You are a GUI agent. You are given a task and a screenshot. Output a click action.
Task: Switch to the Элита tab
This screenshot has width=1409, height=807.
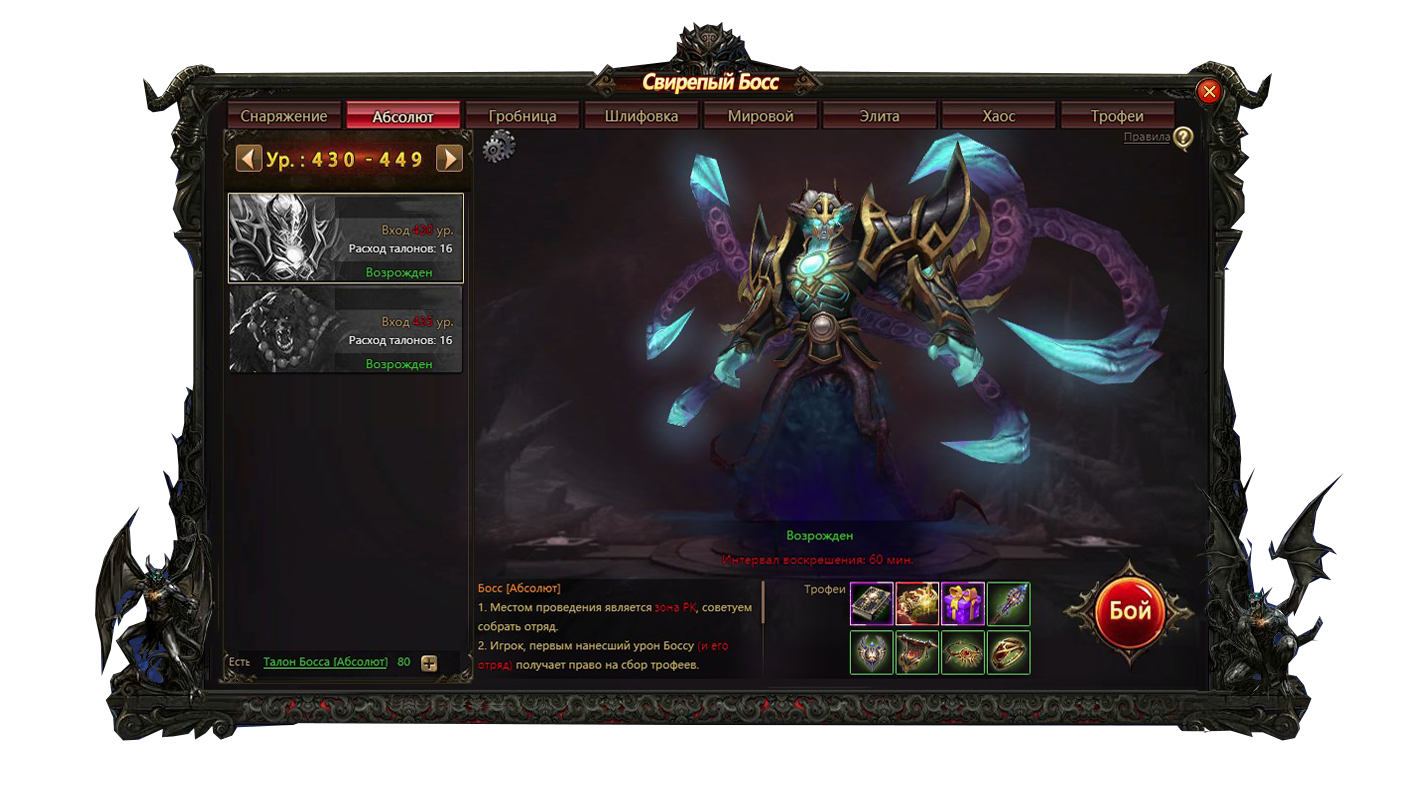(879, 116)
